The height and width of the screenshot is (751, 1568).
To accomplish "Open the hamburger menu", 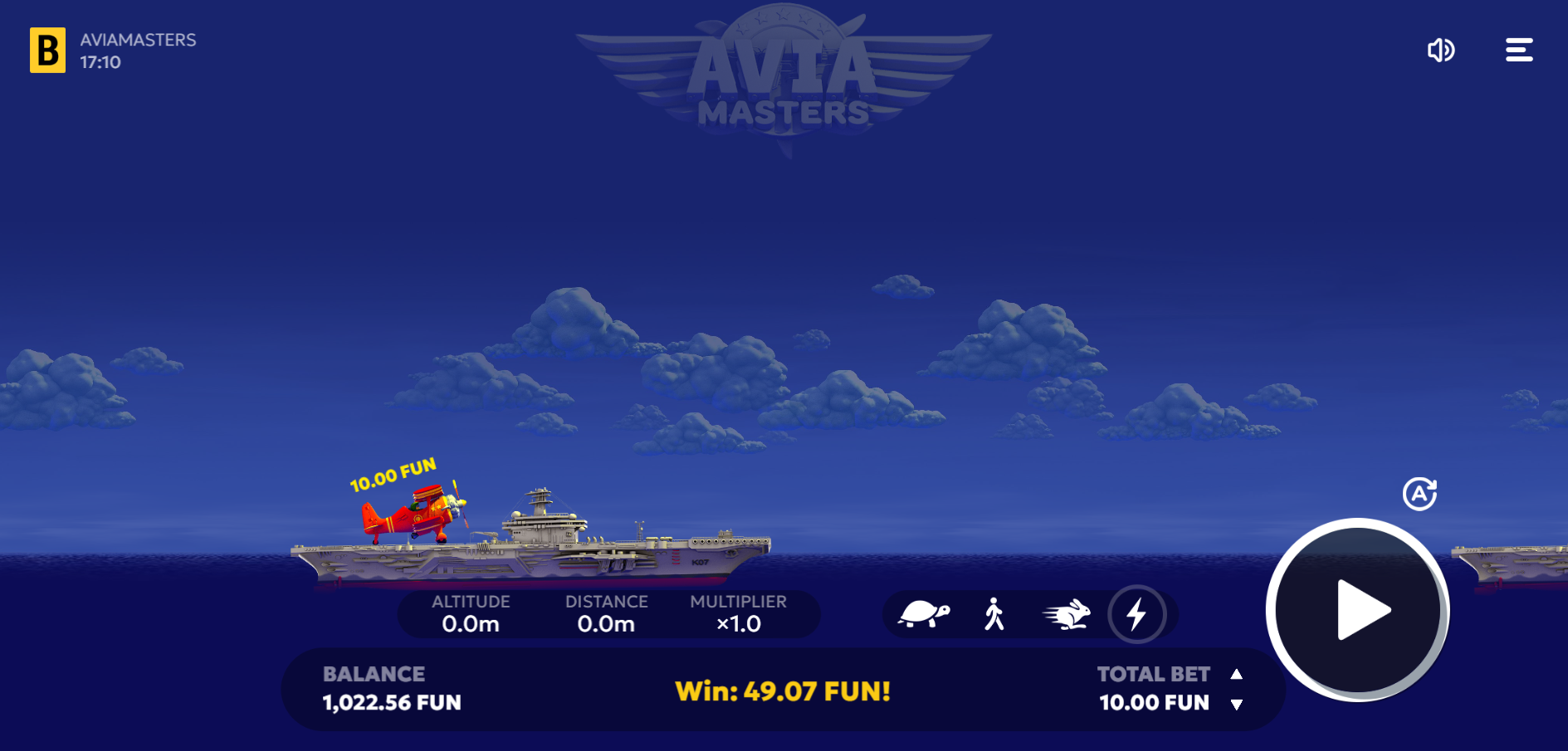I will [x=1519, y=51].
